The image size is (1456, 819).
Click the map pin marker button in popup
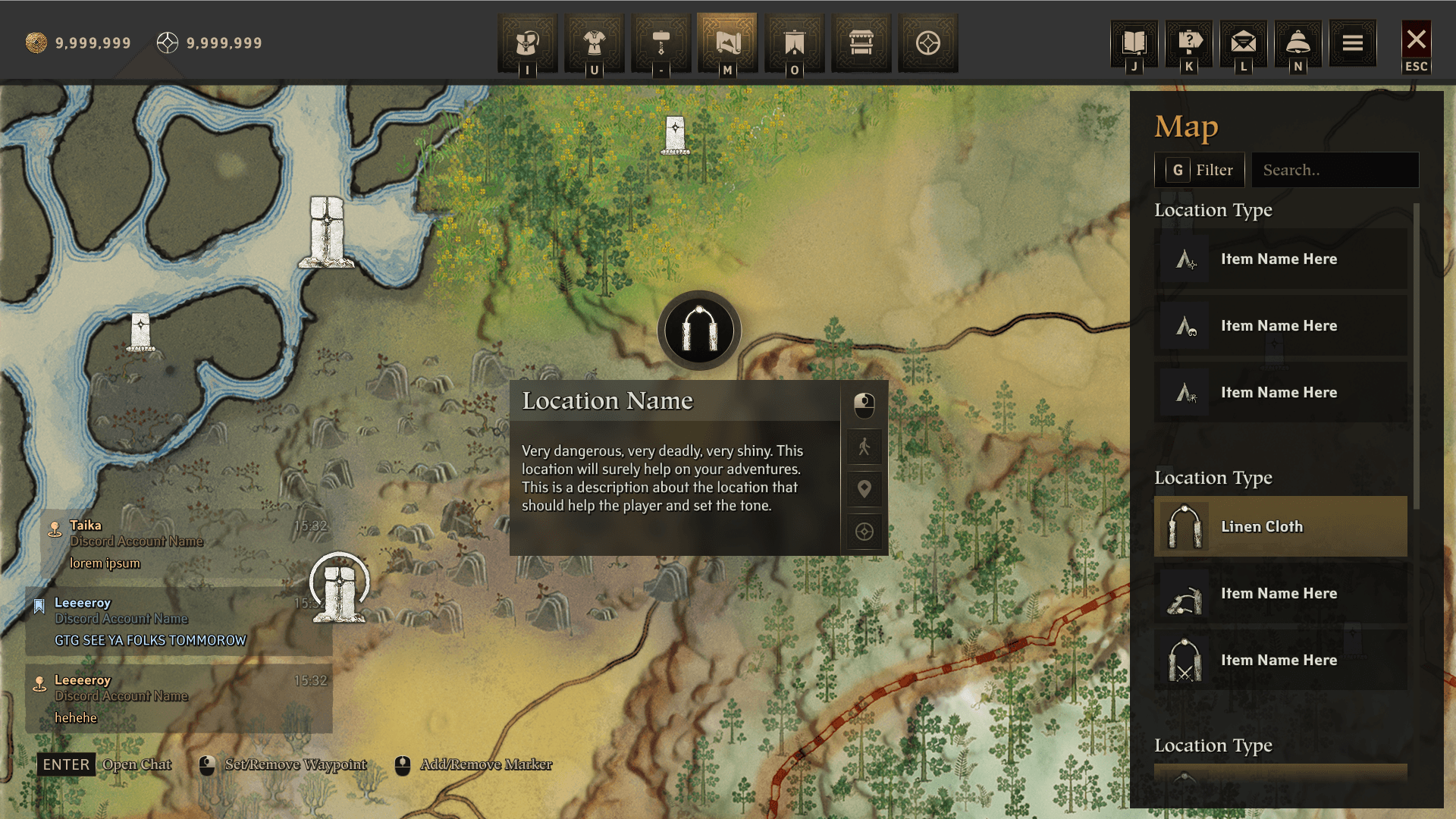864,489
